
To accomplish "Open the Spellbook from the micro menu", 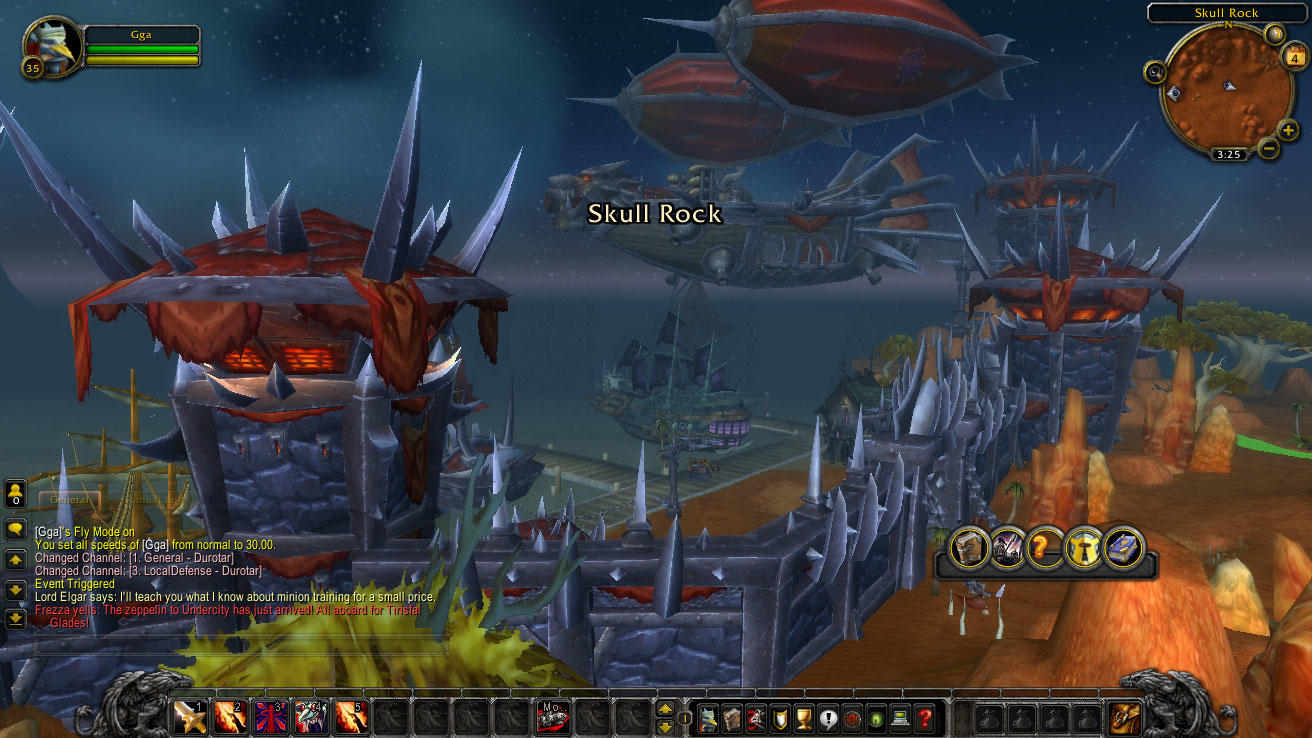I will (x=730, y=718).
